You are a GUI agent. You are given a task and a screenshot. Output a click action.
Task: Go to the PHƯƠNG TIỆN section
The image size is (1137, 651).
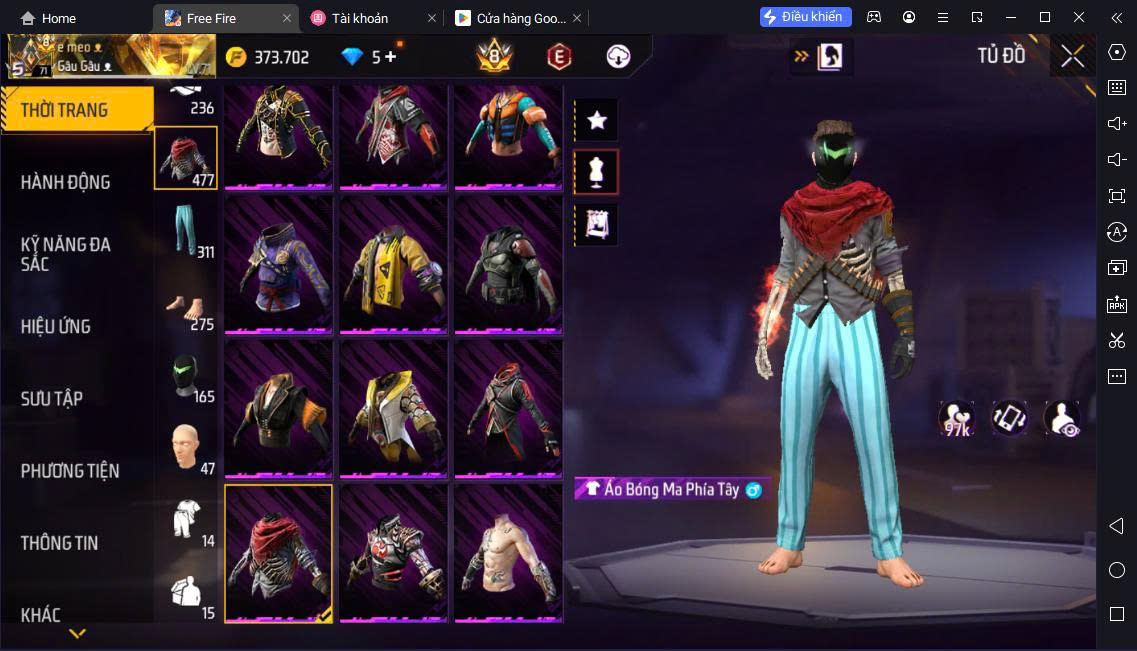coord(70,470)
